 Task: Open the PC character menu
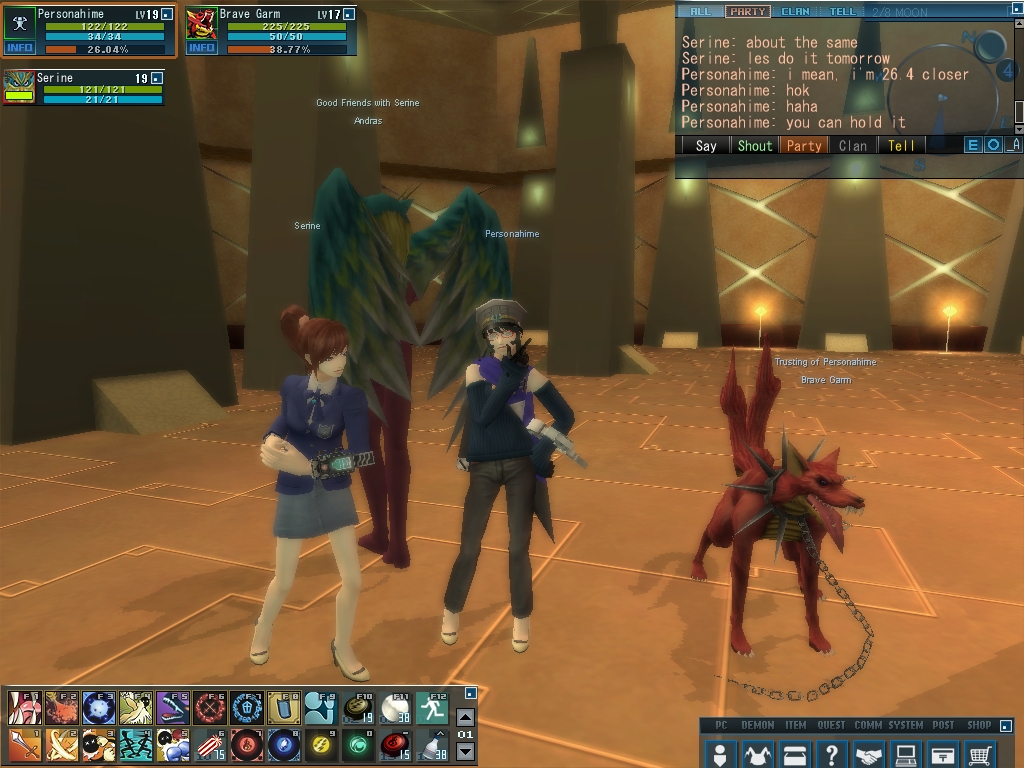point(718,755)
